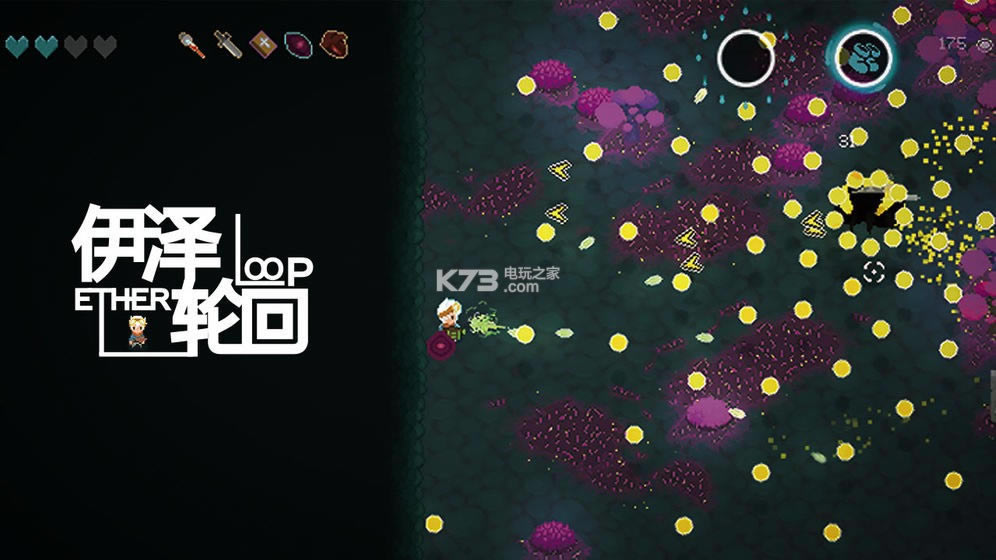Activate the glowing teal swirl ability
Viewport: 996px width, 560px height.
[864, 57]
